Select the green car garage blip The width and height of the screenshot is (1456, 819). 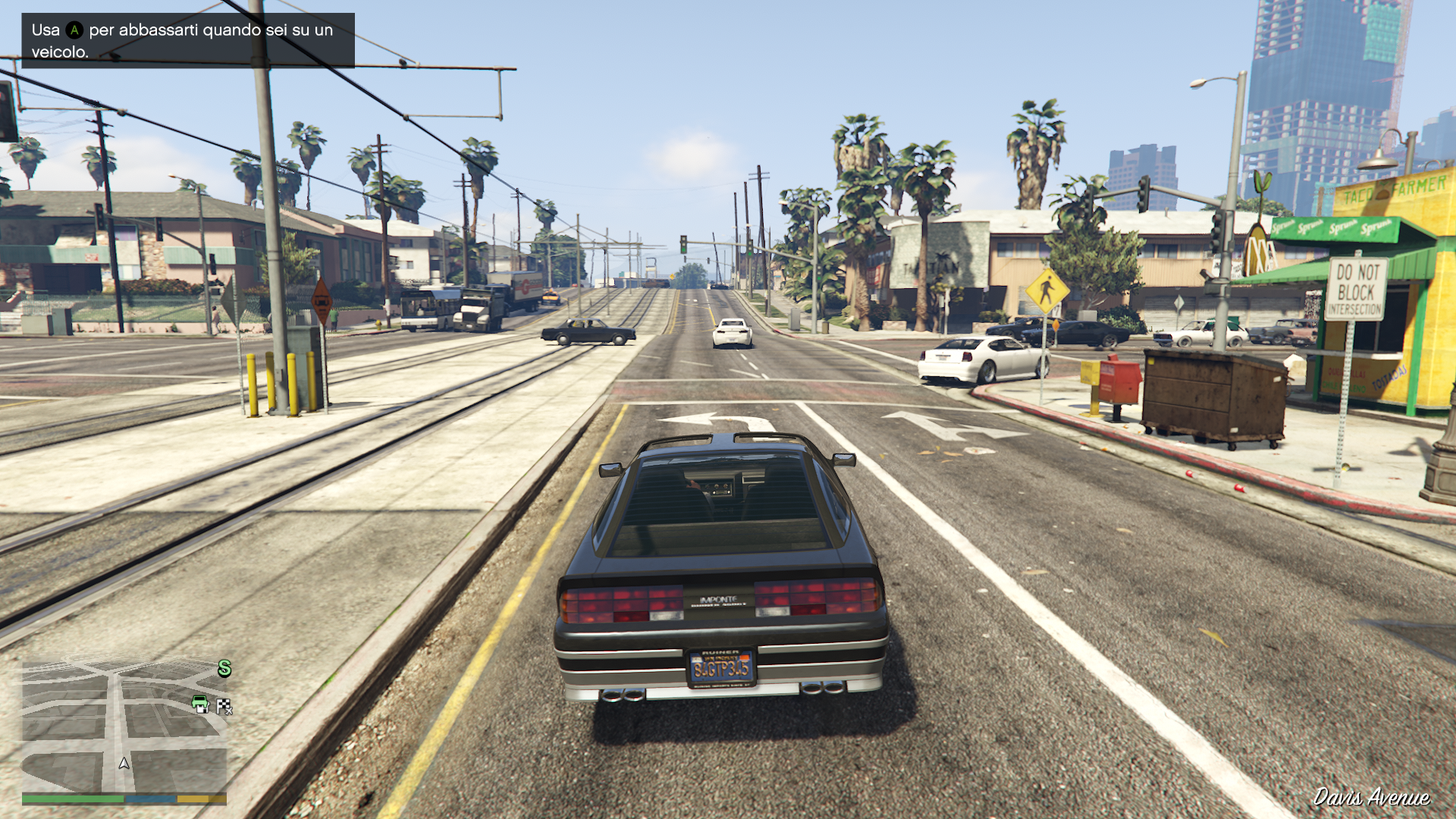pos(200,704)
